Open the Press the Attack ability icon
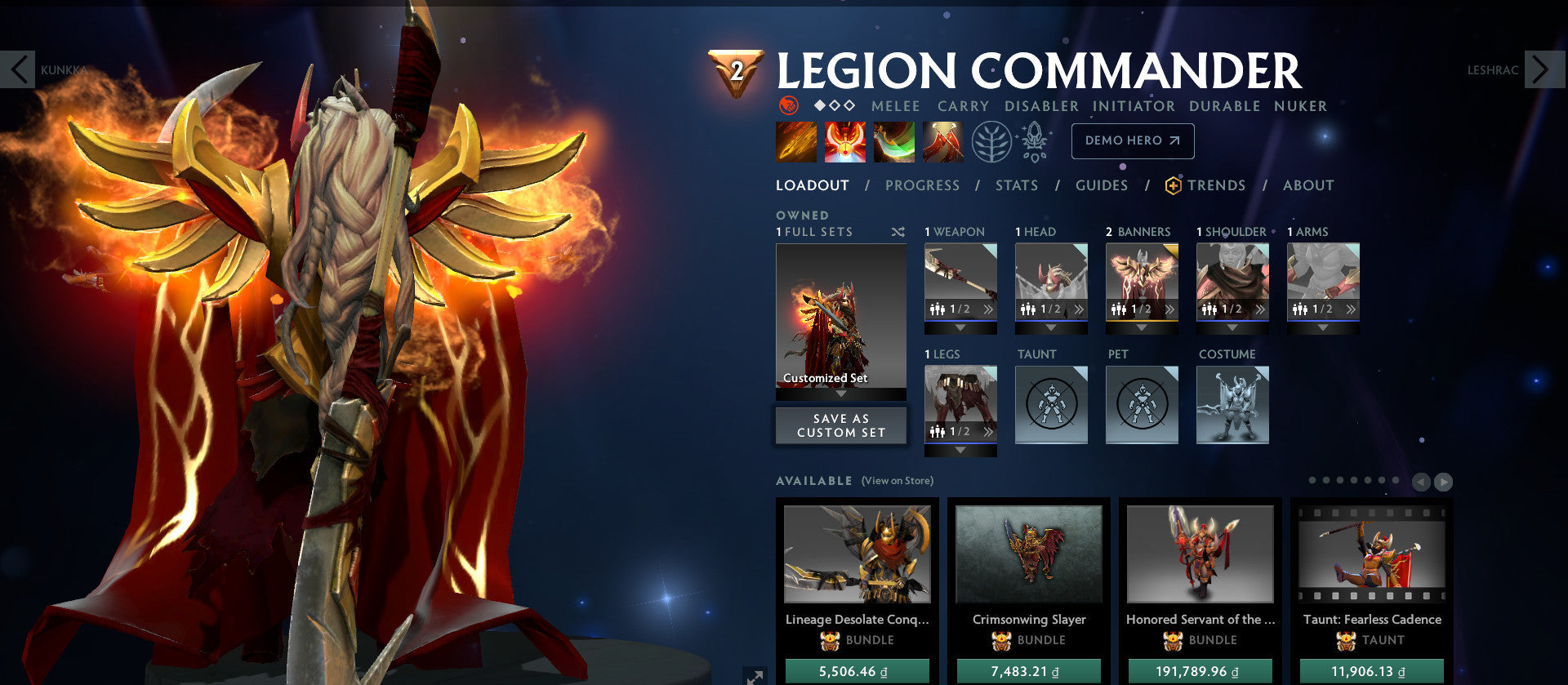The image size is (1568, 685). [844, 140]
